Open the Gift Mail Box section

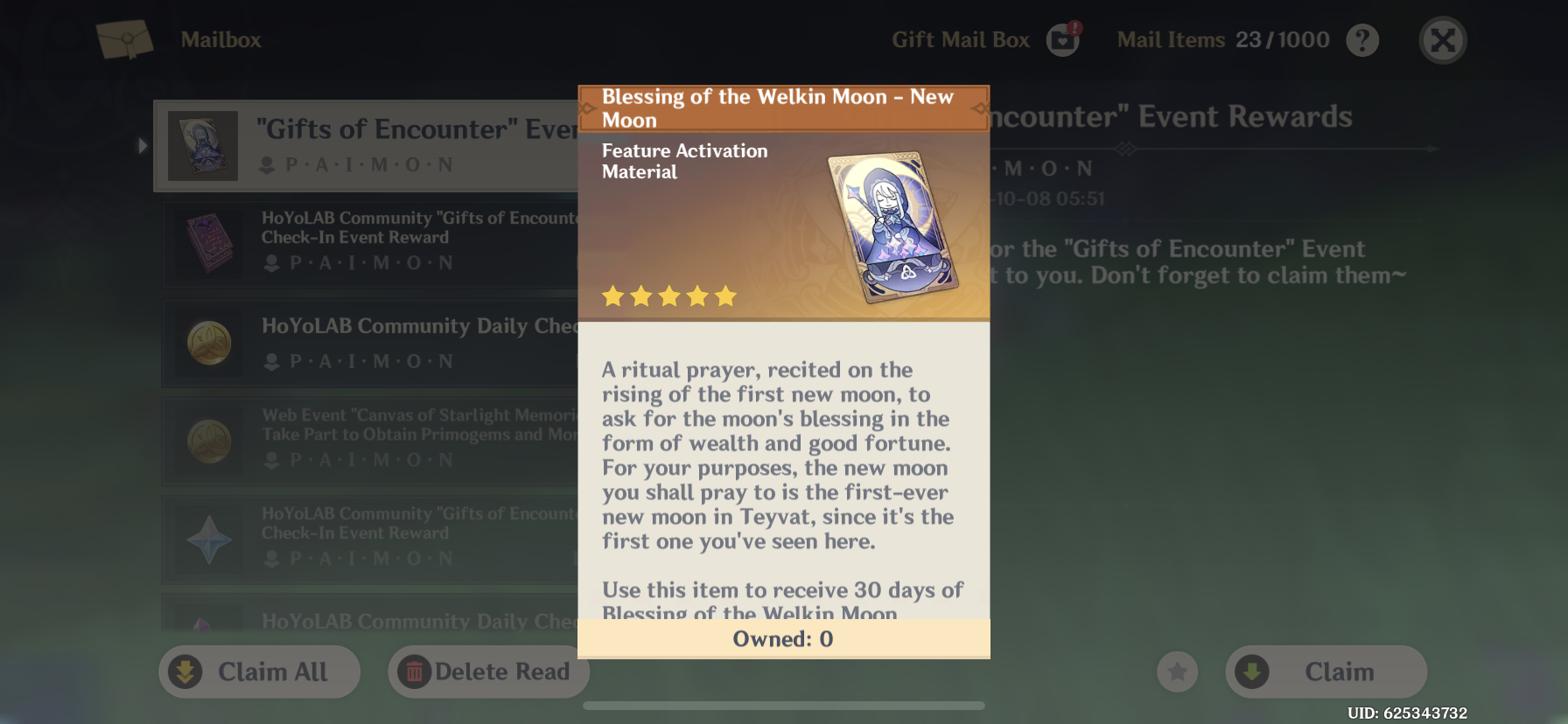959,38
